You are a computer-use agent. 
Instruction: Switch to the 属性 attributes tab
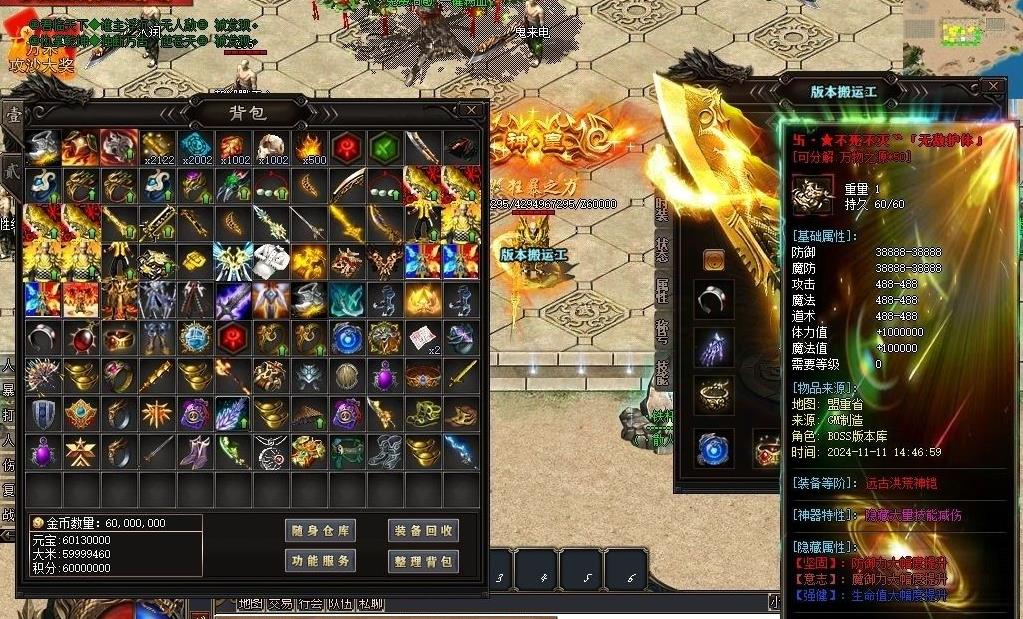pyautogui.click(x=662, y=290)
